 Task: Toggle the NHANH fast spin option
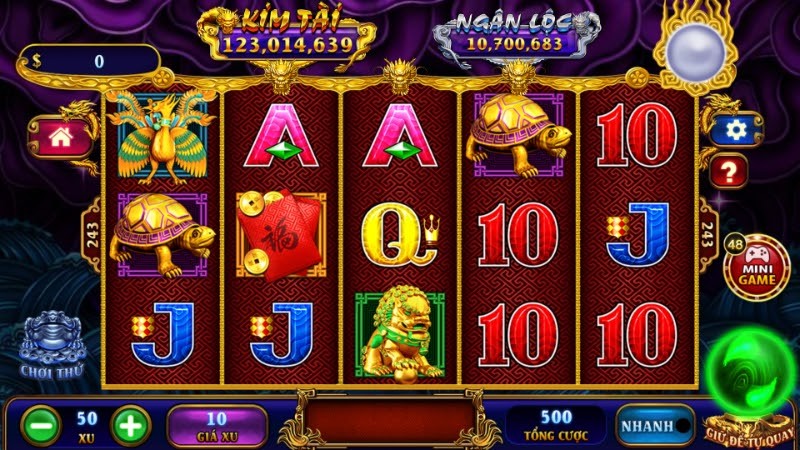655,425
